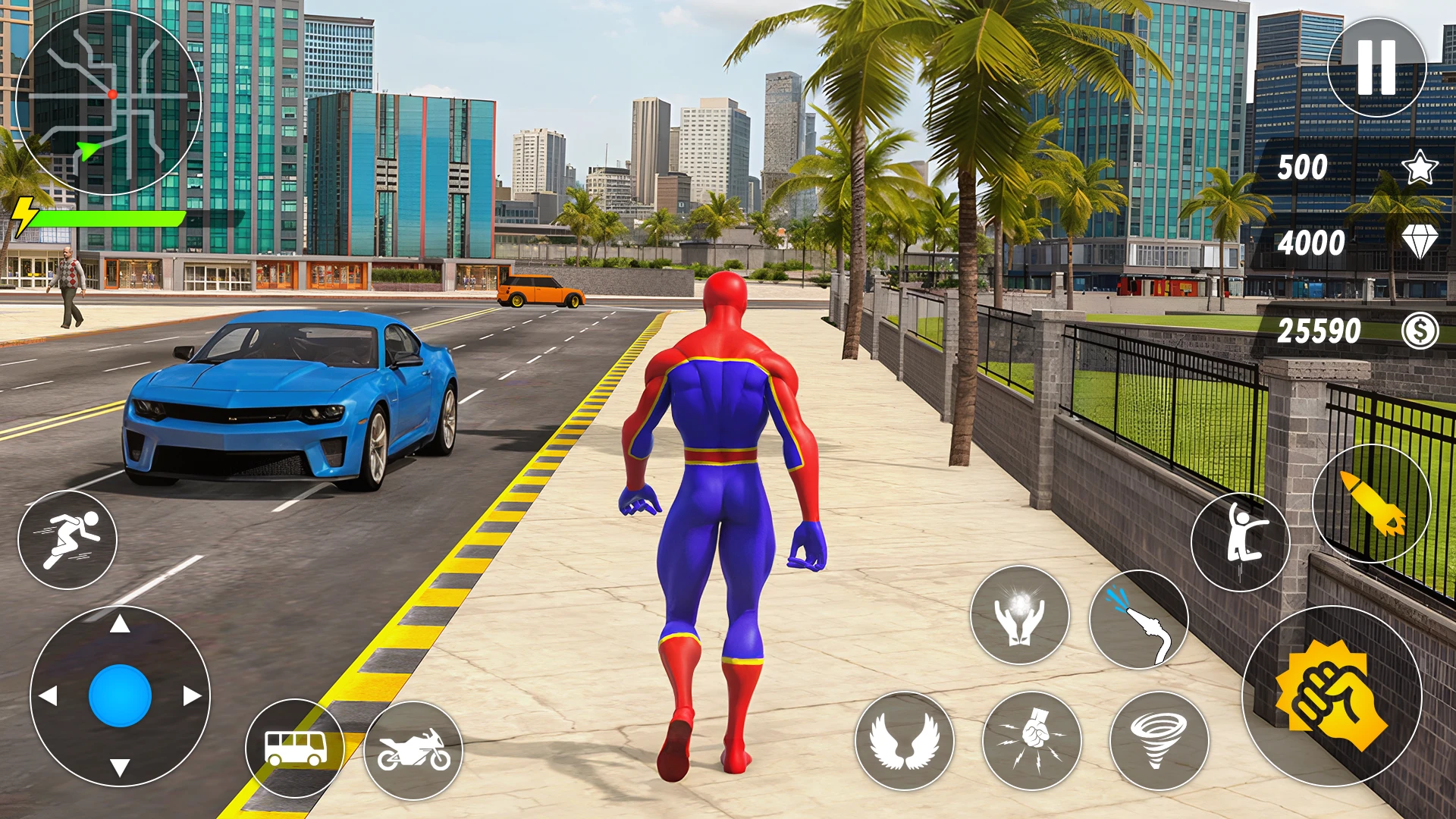
Task: Tap the joystick's left arrow
Action: (x=49, y=695)
